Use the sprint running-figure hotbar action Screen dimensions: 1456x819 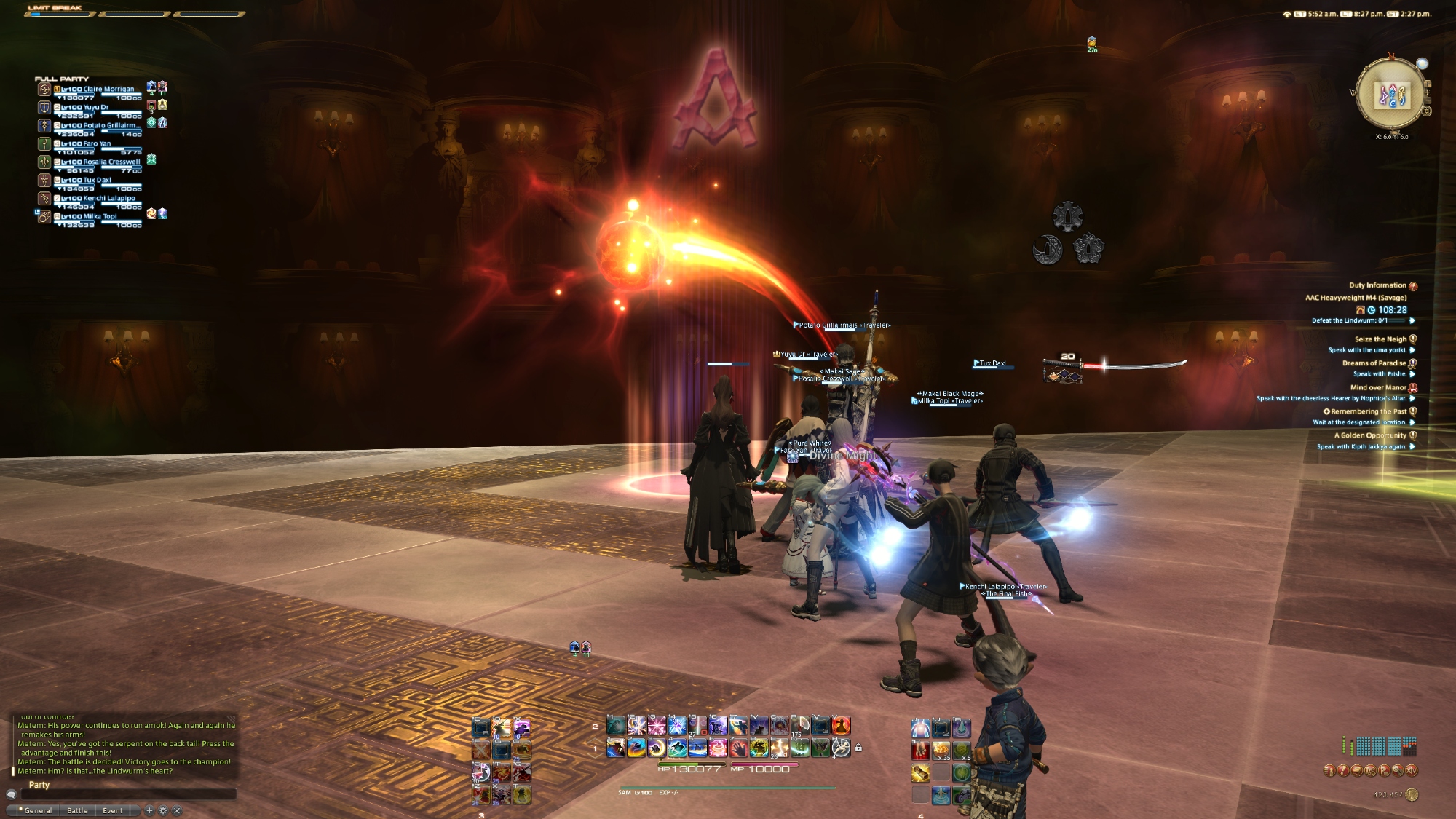pyautogui.click(x=841, y=748)
